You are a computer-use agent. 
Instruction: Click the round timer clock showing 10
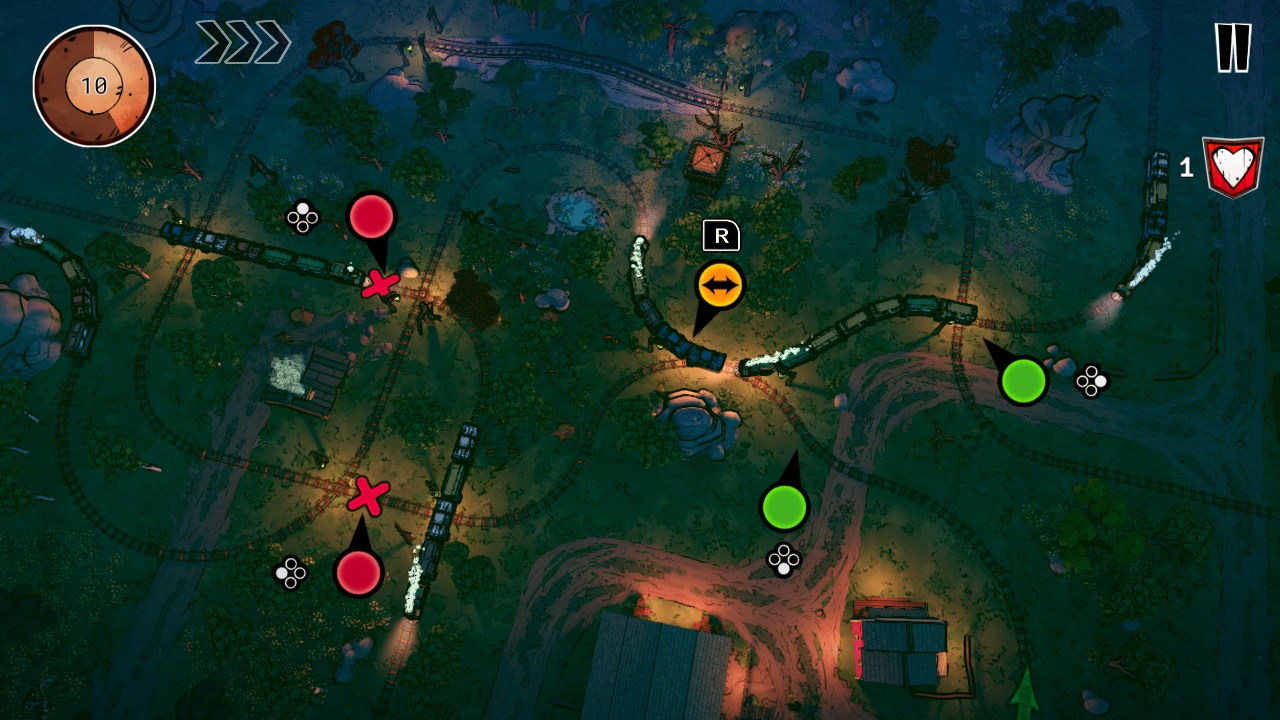pyautogui.click(x=93, y=85)
